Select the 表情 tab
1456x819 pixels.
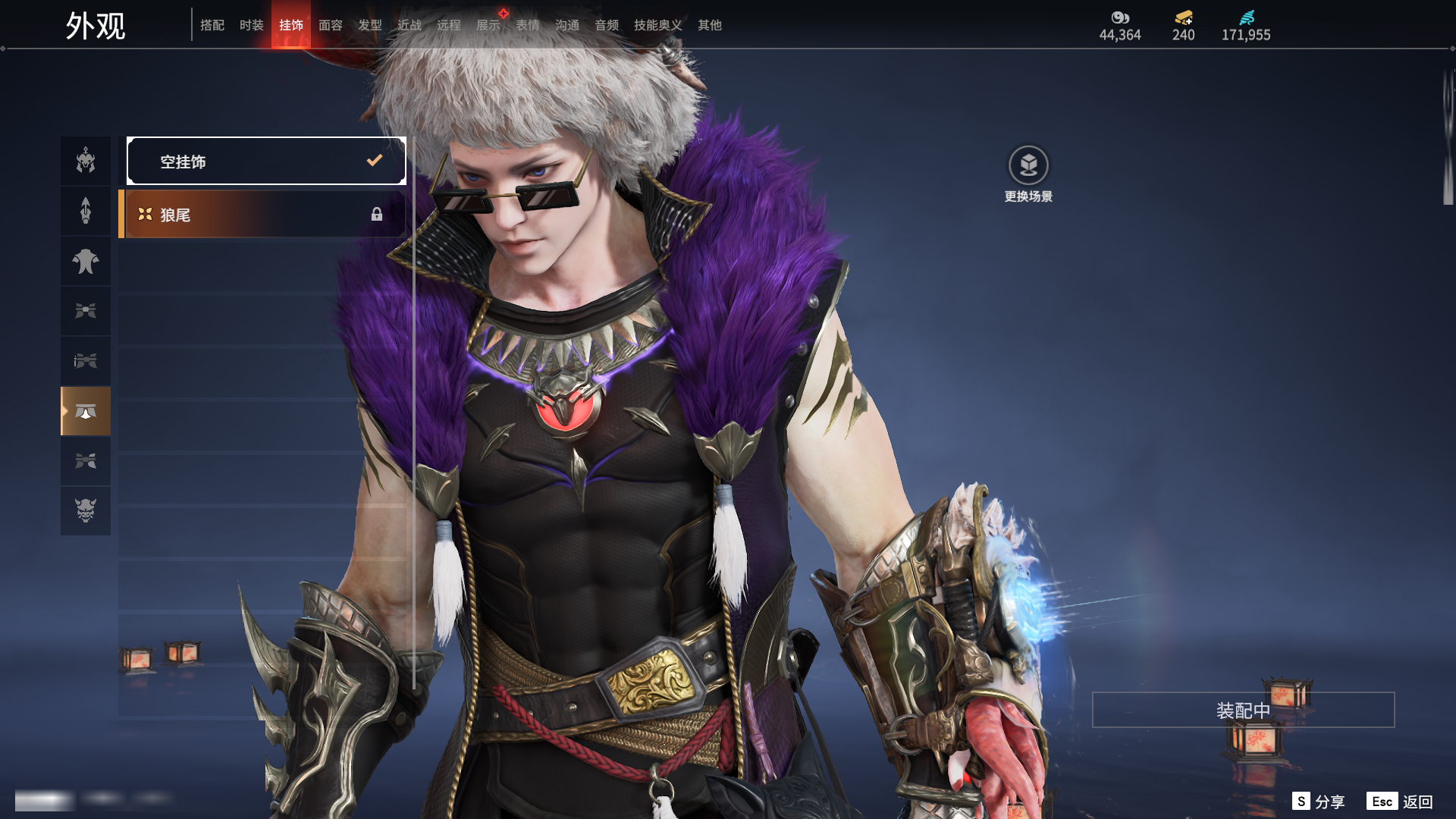pyautogui.click(x=528, y=25)
